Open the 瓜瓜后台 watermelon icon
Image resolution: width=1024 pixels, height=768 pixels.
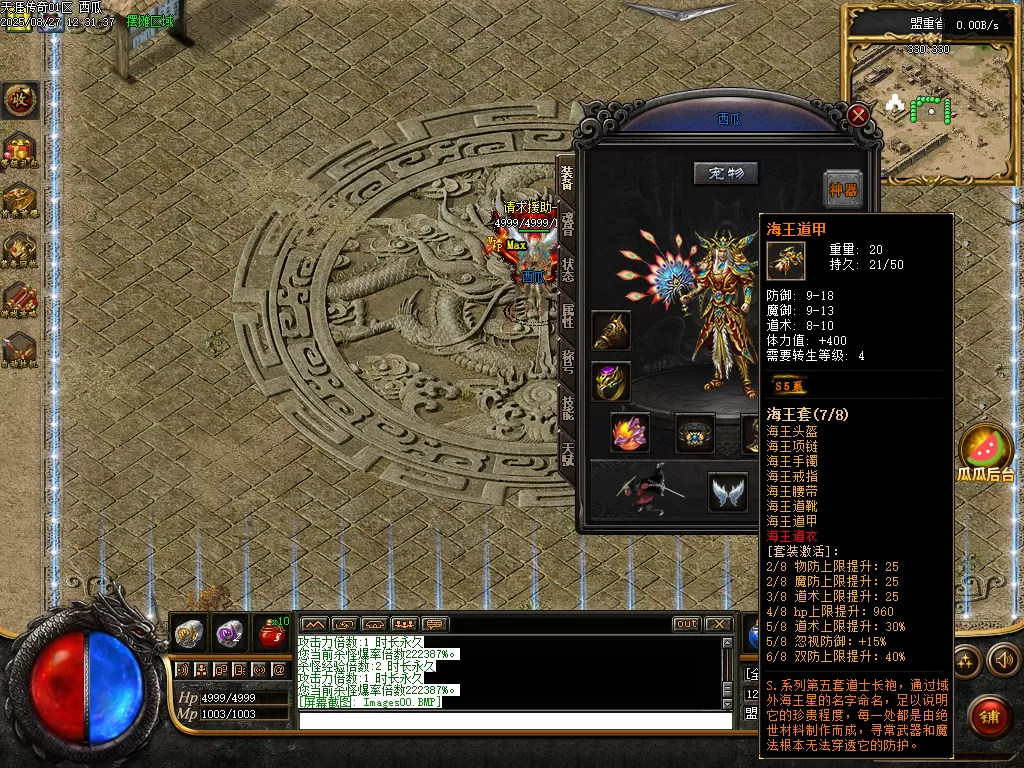click(x=986, y=450)
